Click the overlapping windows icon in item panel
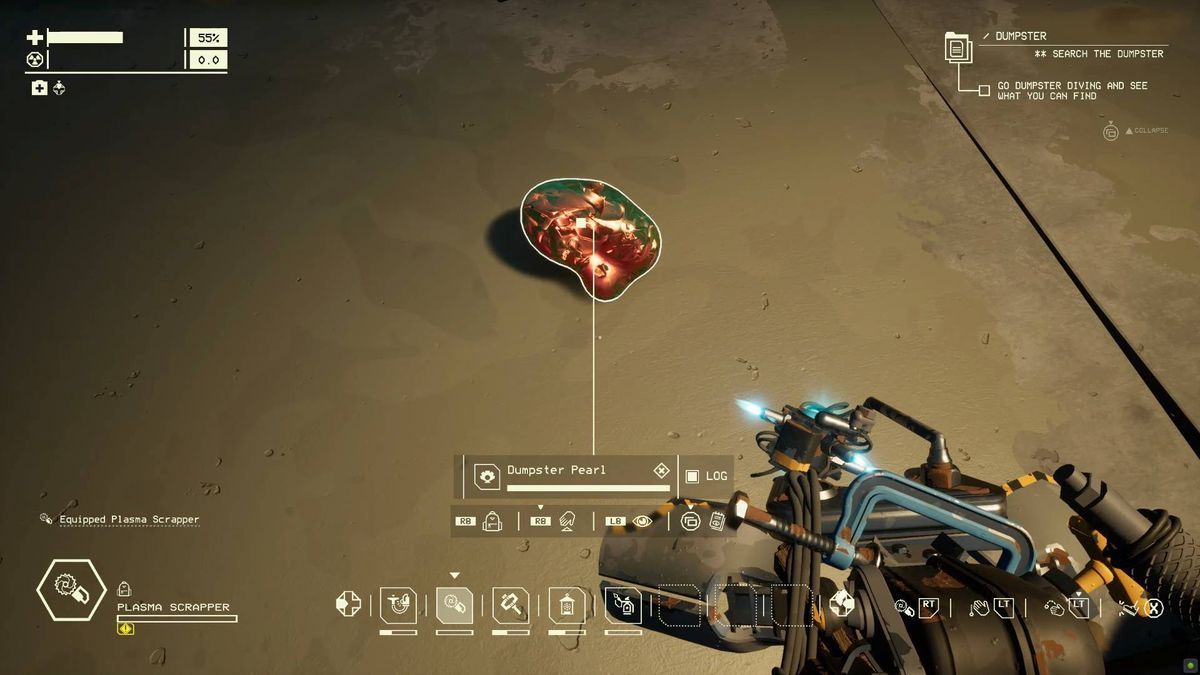This screenshot has width=1200, height=675. [x=690, y=521]
